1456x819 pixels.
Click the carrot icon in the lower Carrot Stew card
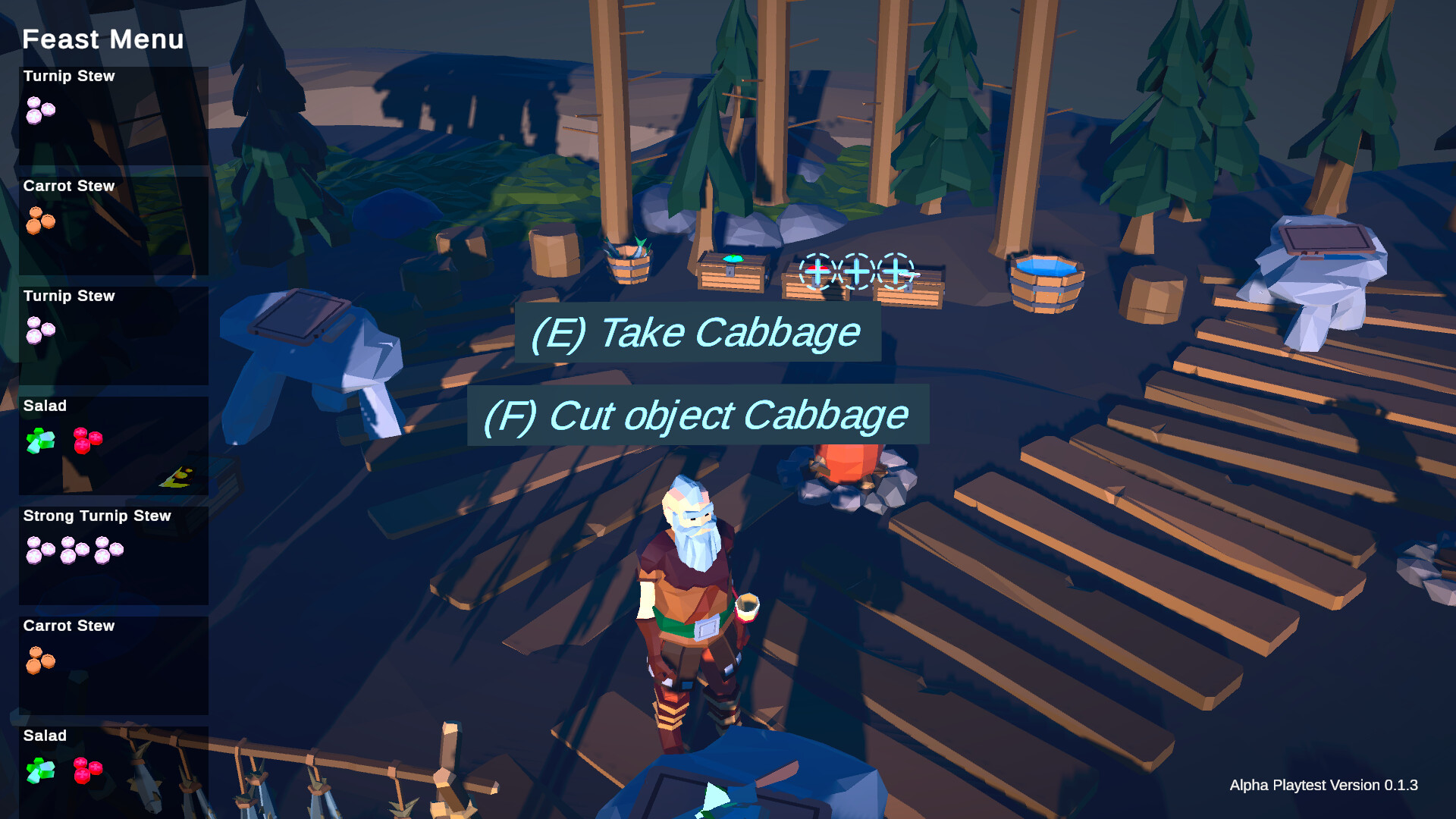click(39, 661)
